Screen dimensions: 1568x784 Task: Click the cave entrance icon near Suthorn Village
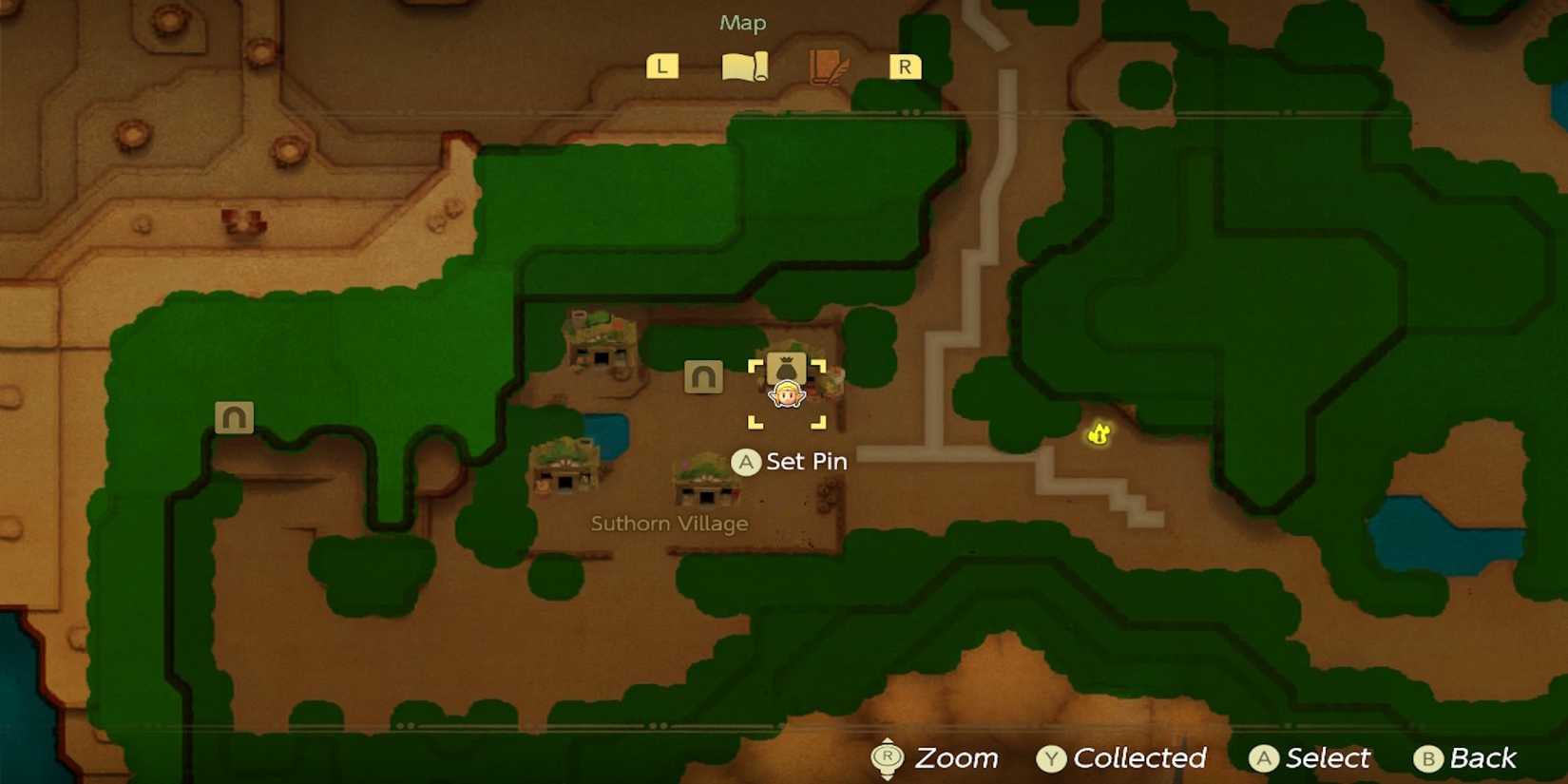[703, 376]
